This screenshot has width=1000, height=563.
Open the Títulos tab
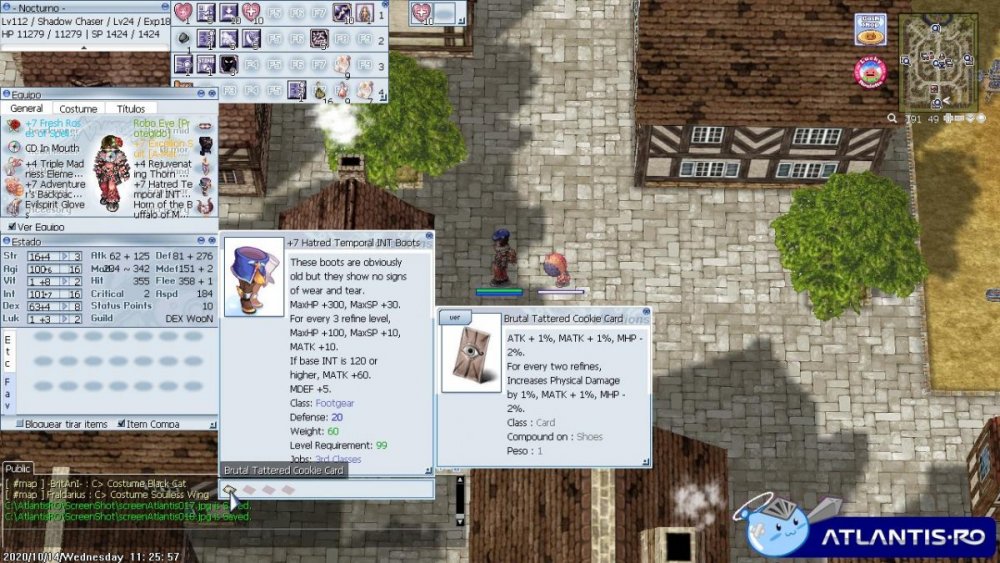(x=131, y=109)
